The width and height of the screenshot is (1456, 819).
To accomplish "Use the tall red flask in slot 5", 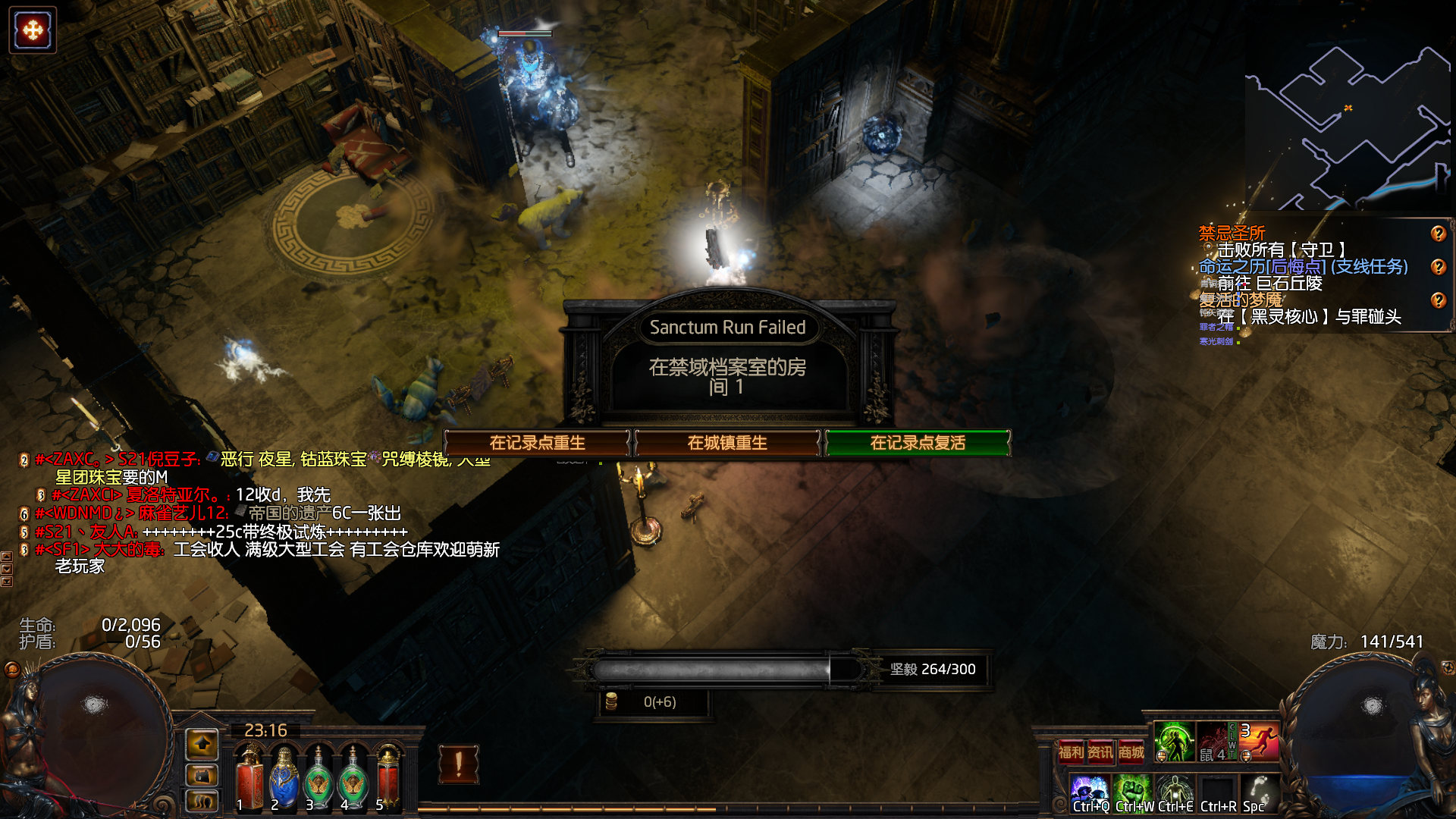I will click(388, 777).
